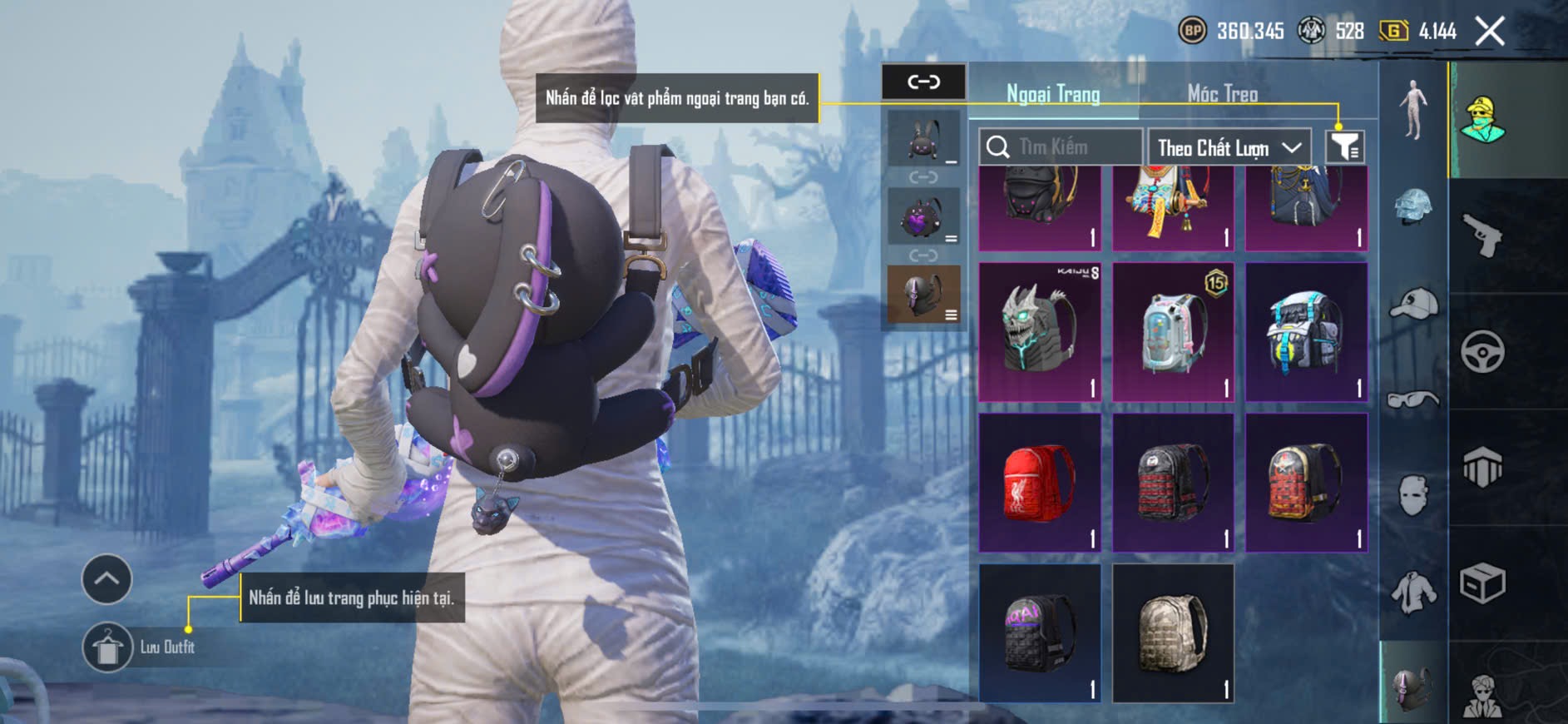Expand the round up-arrow button
Screen dimensions: 1568x724
(x=106, y=578)
